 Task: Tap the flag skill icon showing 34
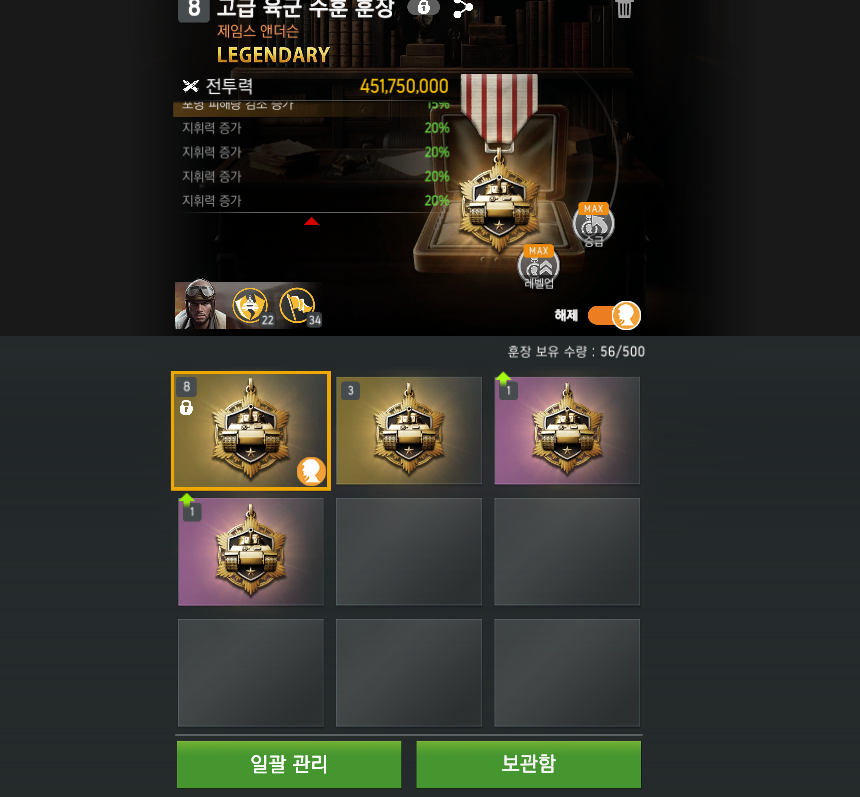[298, 305]
